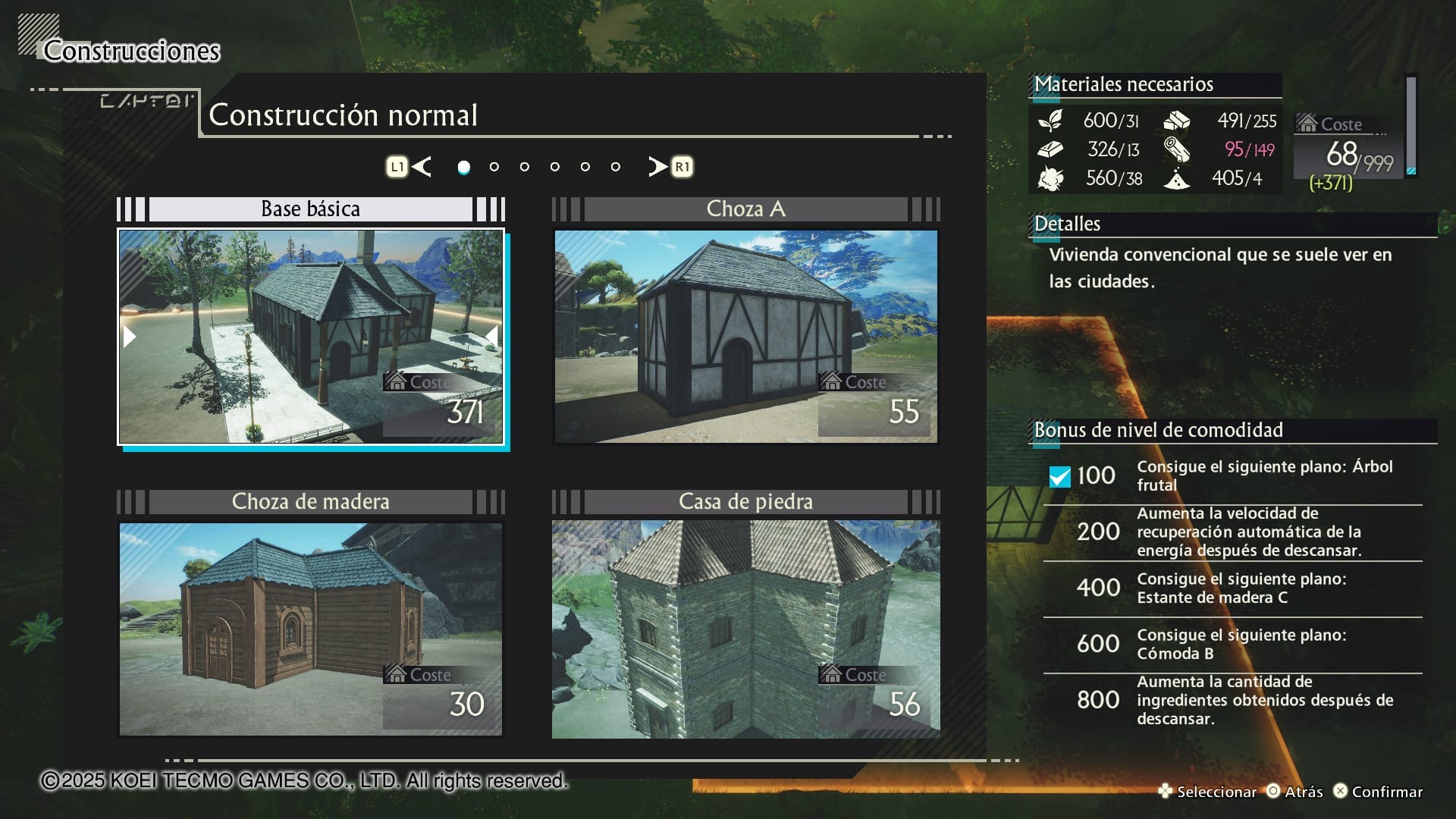Select the Casa de piedra blueprint
Screen dimensions: 1456x819
tap(745, 629)
